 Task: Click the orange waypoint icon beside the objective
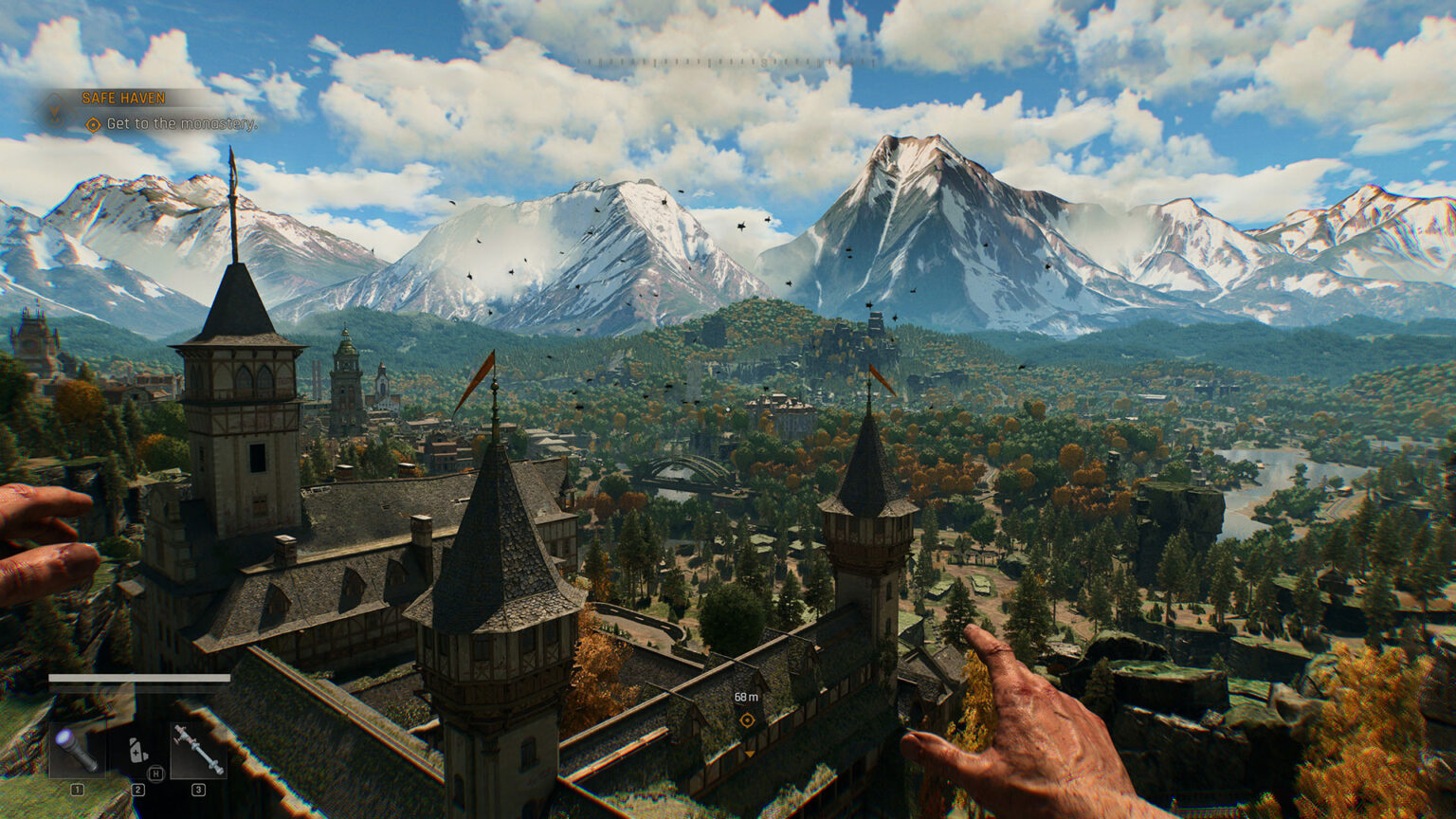(x=93, y=124)
